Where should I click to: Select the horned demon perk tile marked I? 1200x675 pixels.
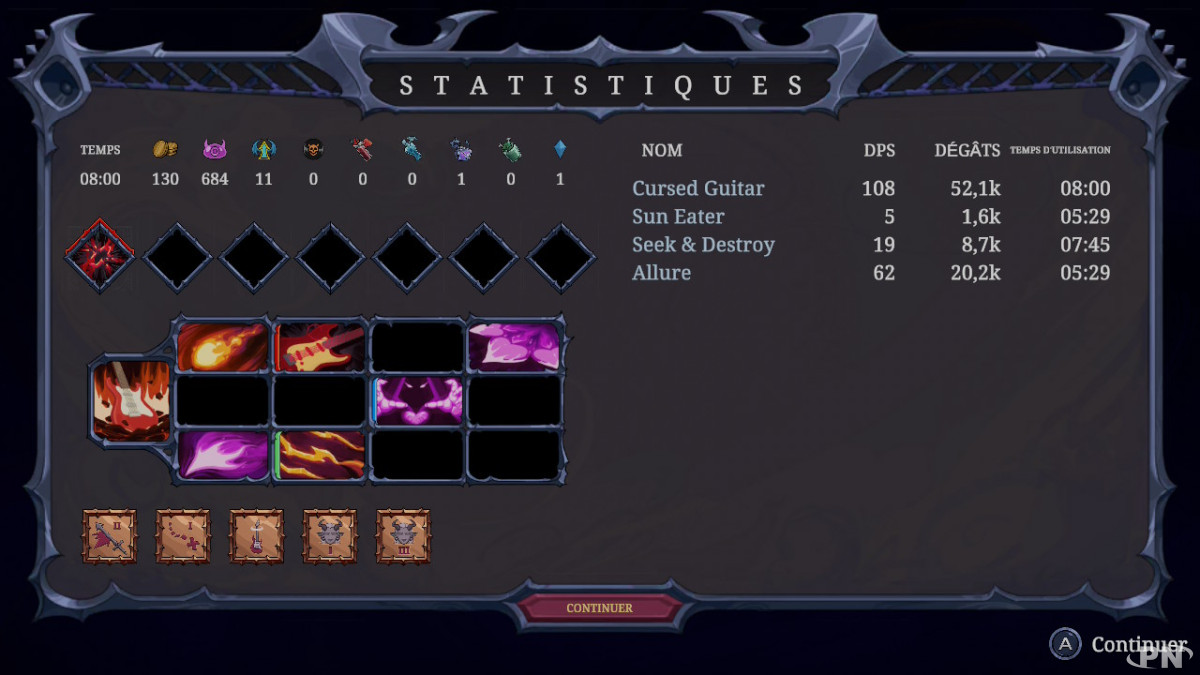(330, 537)
